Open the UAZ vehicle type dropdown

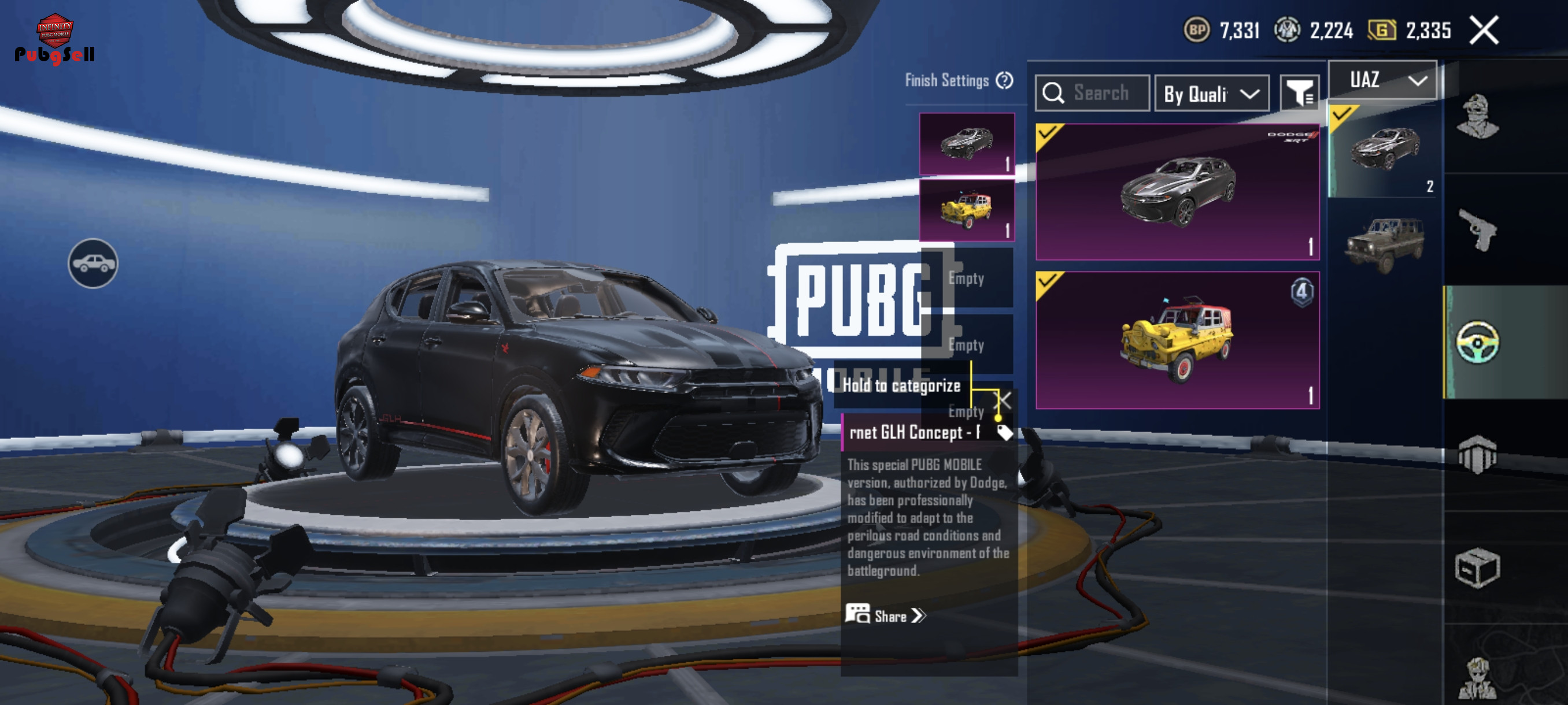coord(1382,80)
